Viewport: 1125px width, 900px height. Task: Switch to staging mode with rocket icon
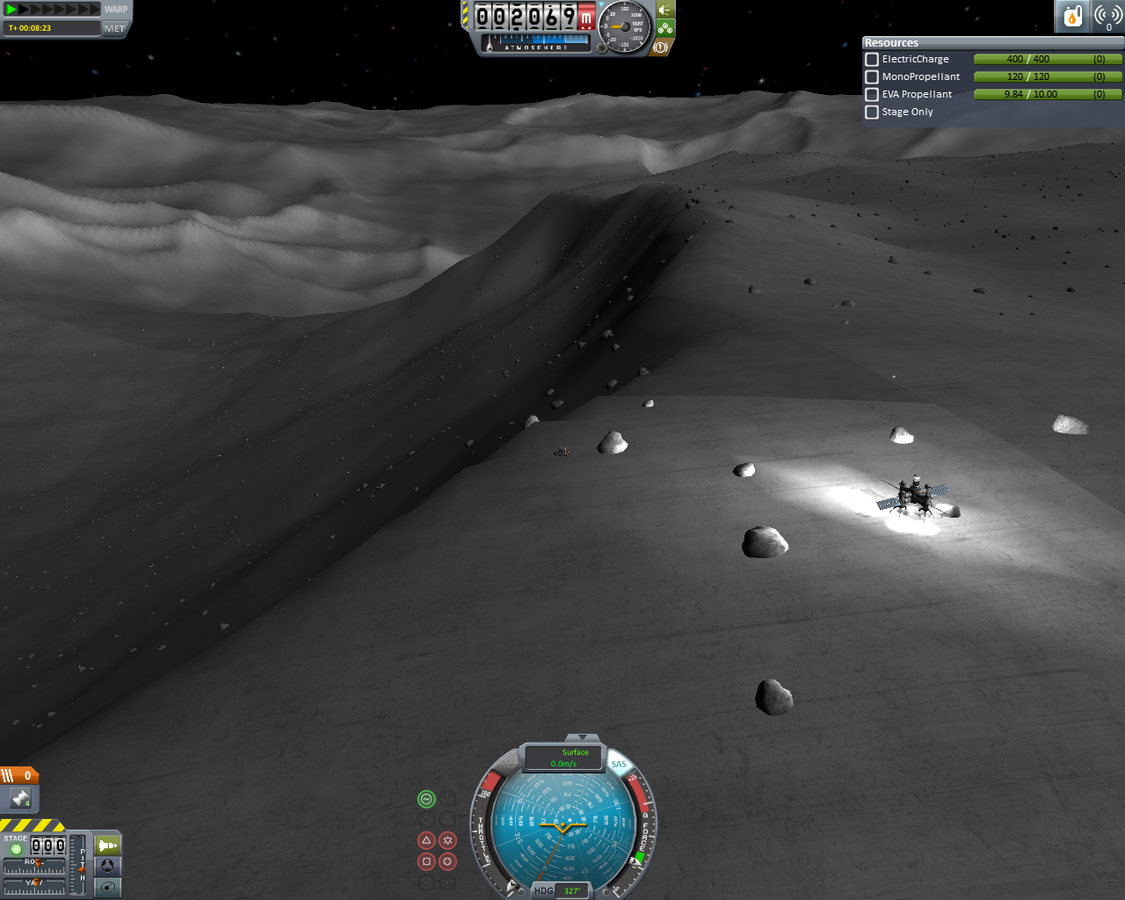click(107, 845)
